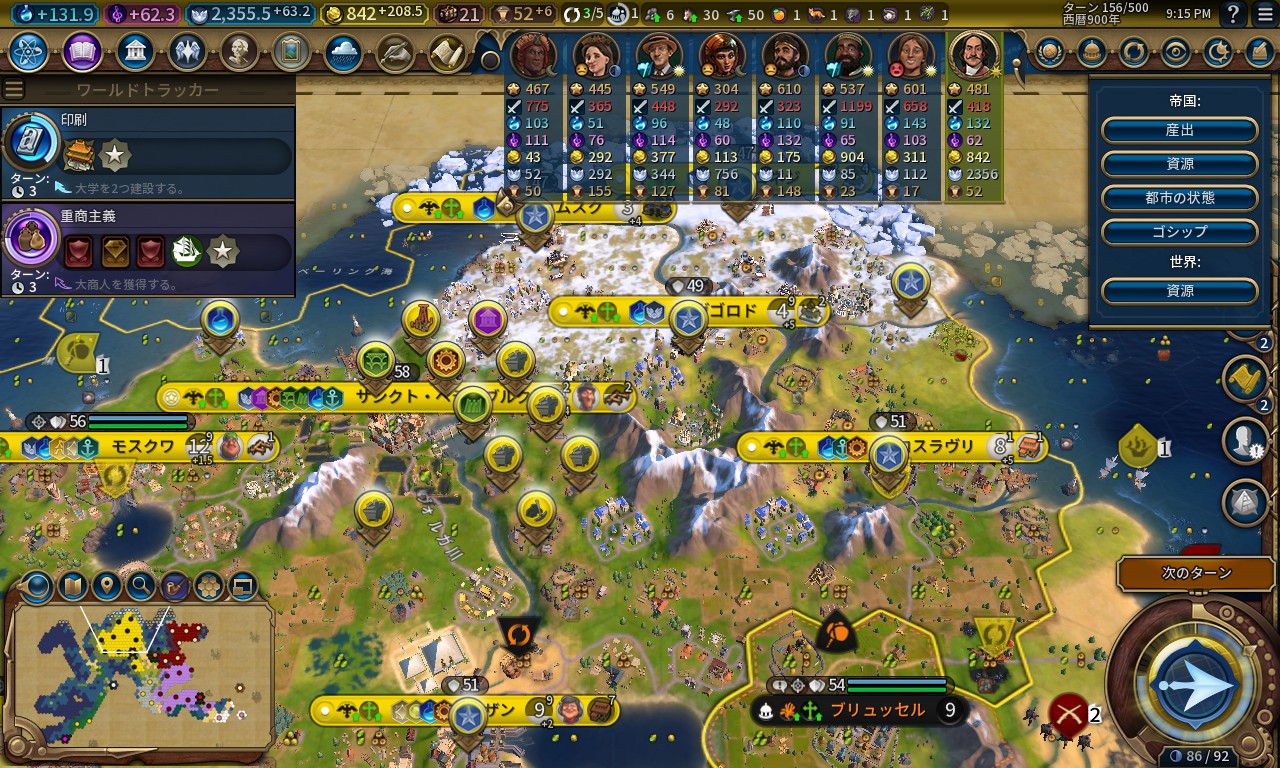Open the technology tree atom icon

point(29,52)
